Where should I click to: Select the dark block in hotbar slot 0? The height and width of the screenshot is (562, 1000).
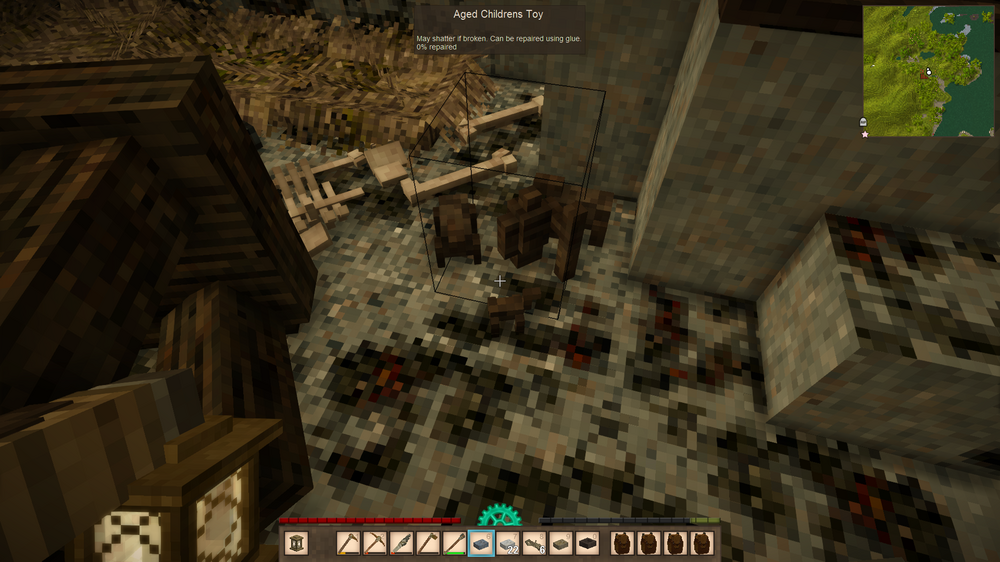(x=587, y=543)
